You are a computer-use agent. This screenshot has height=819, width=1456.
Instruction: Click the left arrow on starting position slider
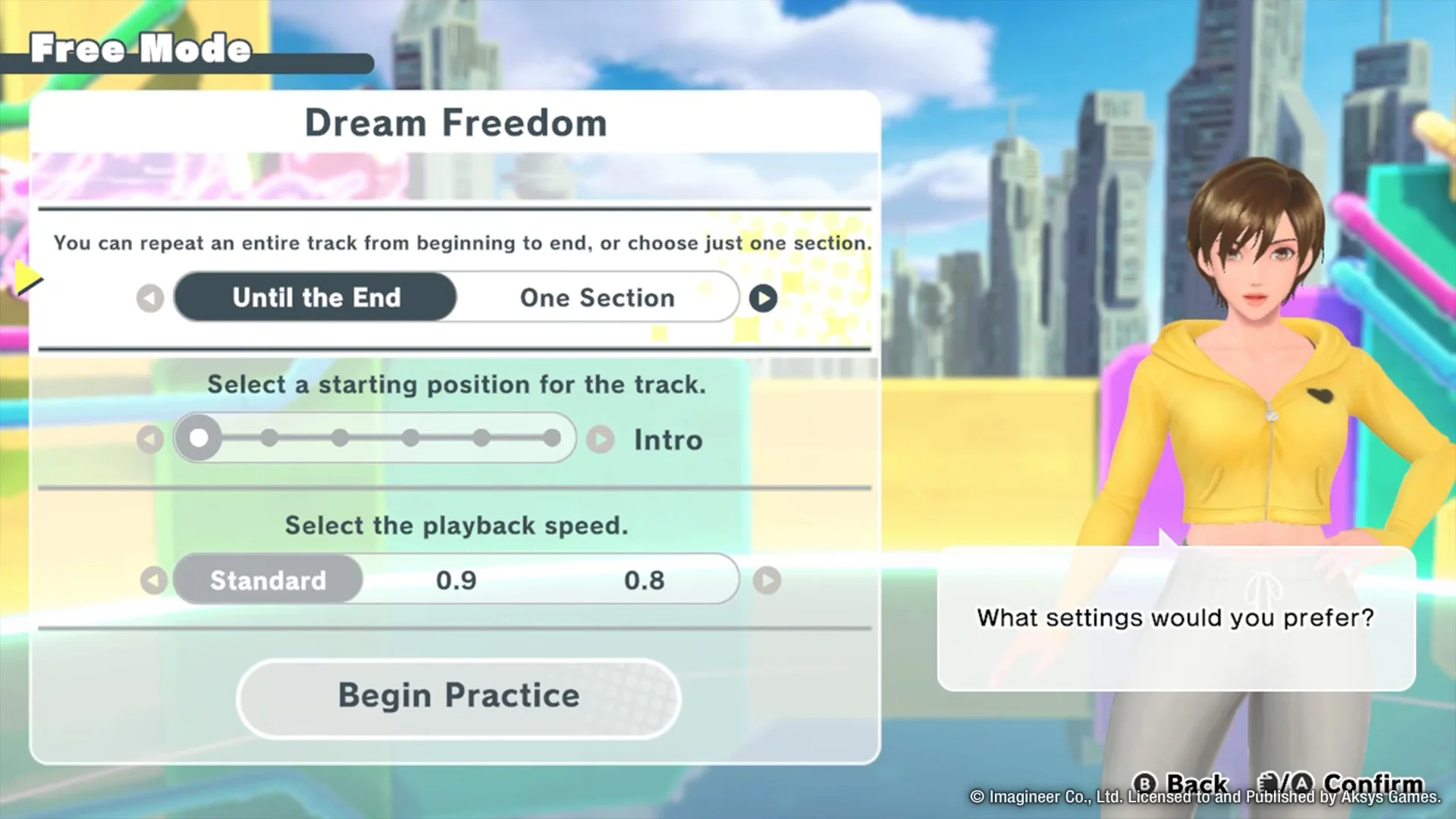[149, 438]
